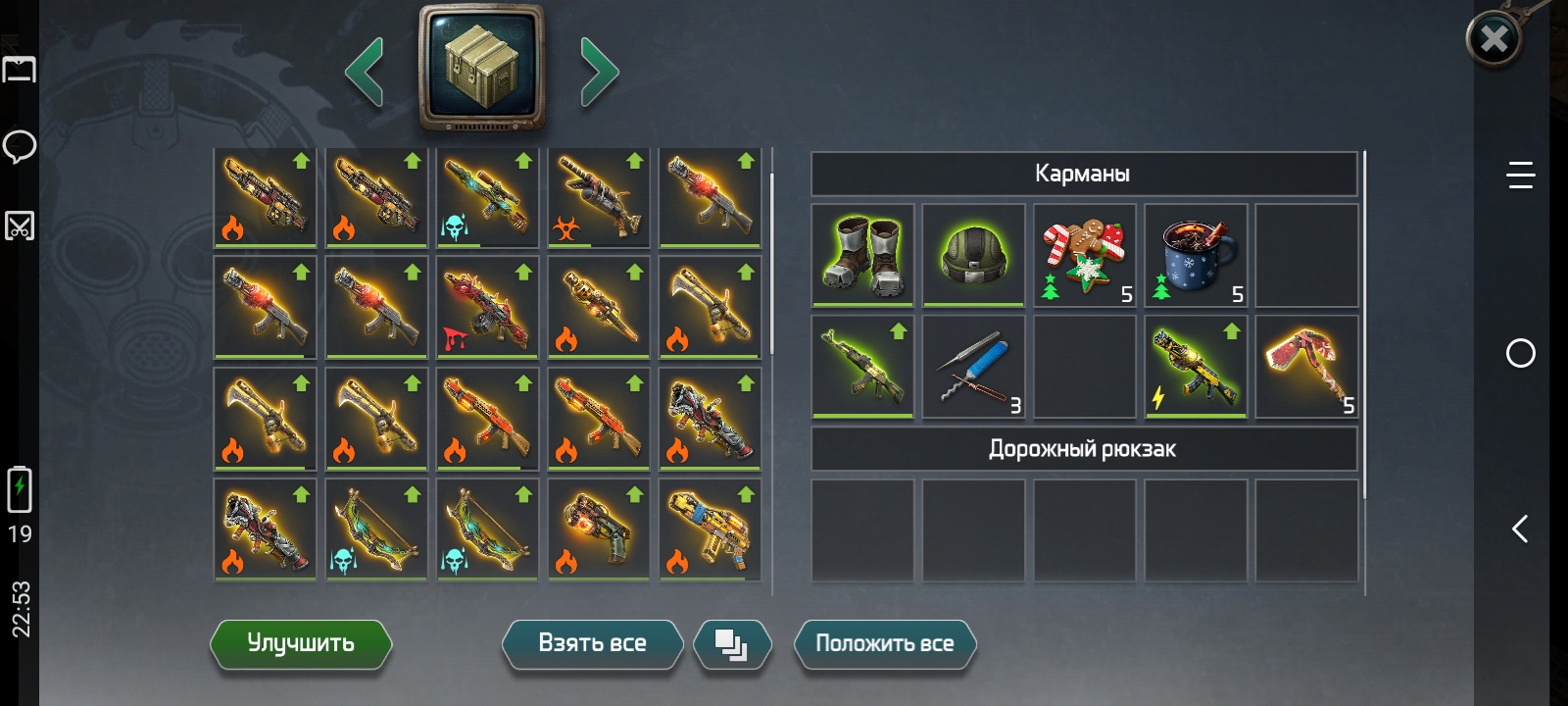The width and height of the screenshot is (1568, 706).
Task: Put everything in with Положить все
Action: tap(884, 643)
